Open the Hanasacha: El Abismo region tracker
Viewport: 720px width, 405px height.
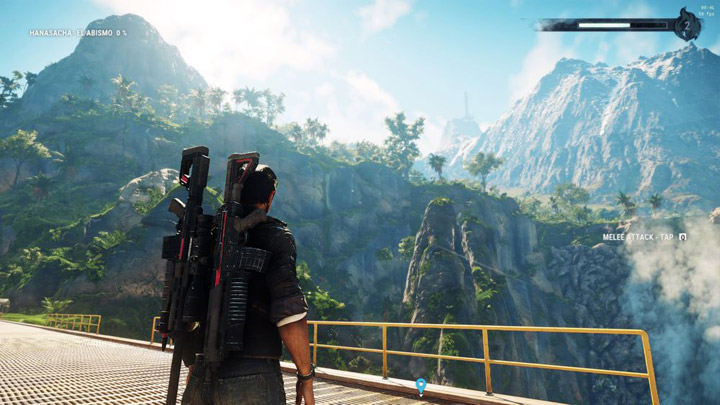(78, 33)
